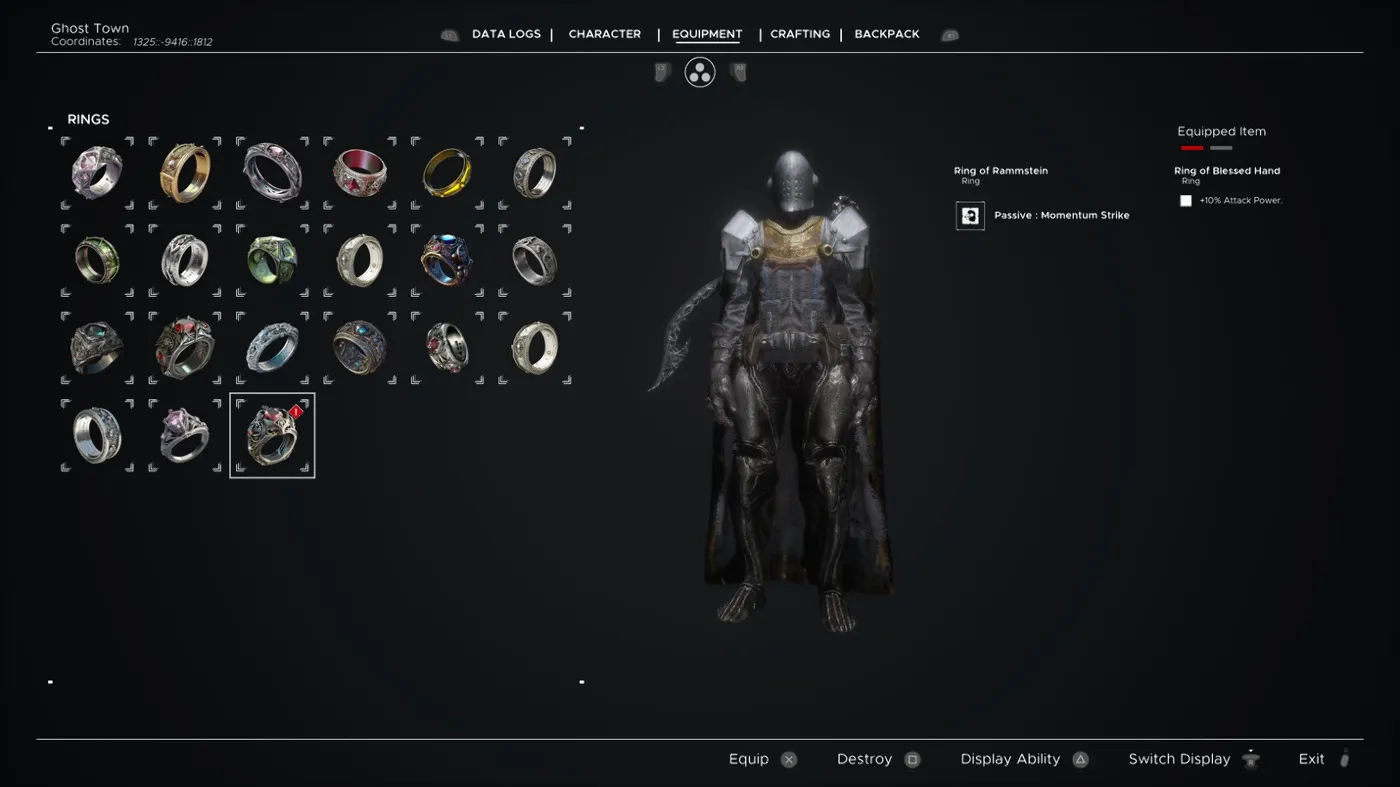The image size is (1400, 787).
Task: Open the Character tab
Action: coord(605,34)
